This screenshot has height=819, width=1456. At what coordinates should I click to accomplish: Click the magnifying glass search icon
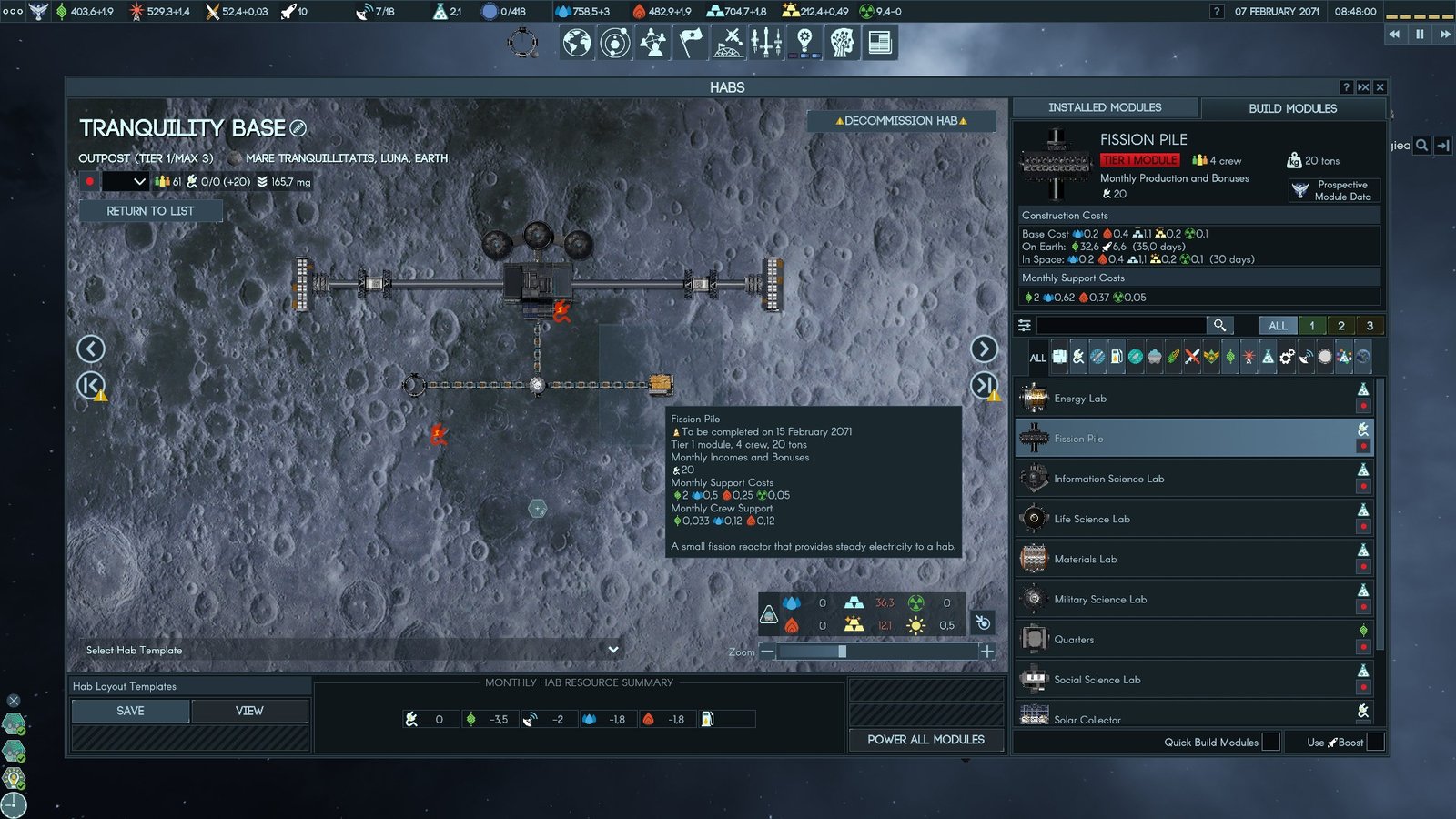(x=1220, y=325)
